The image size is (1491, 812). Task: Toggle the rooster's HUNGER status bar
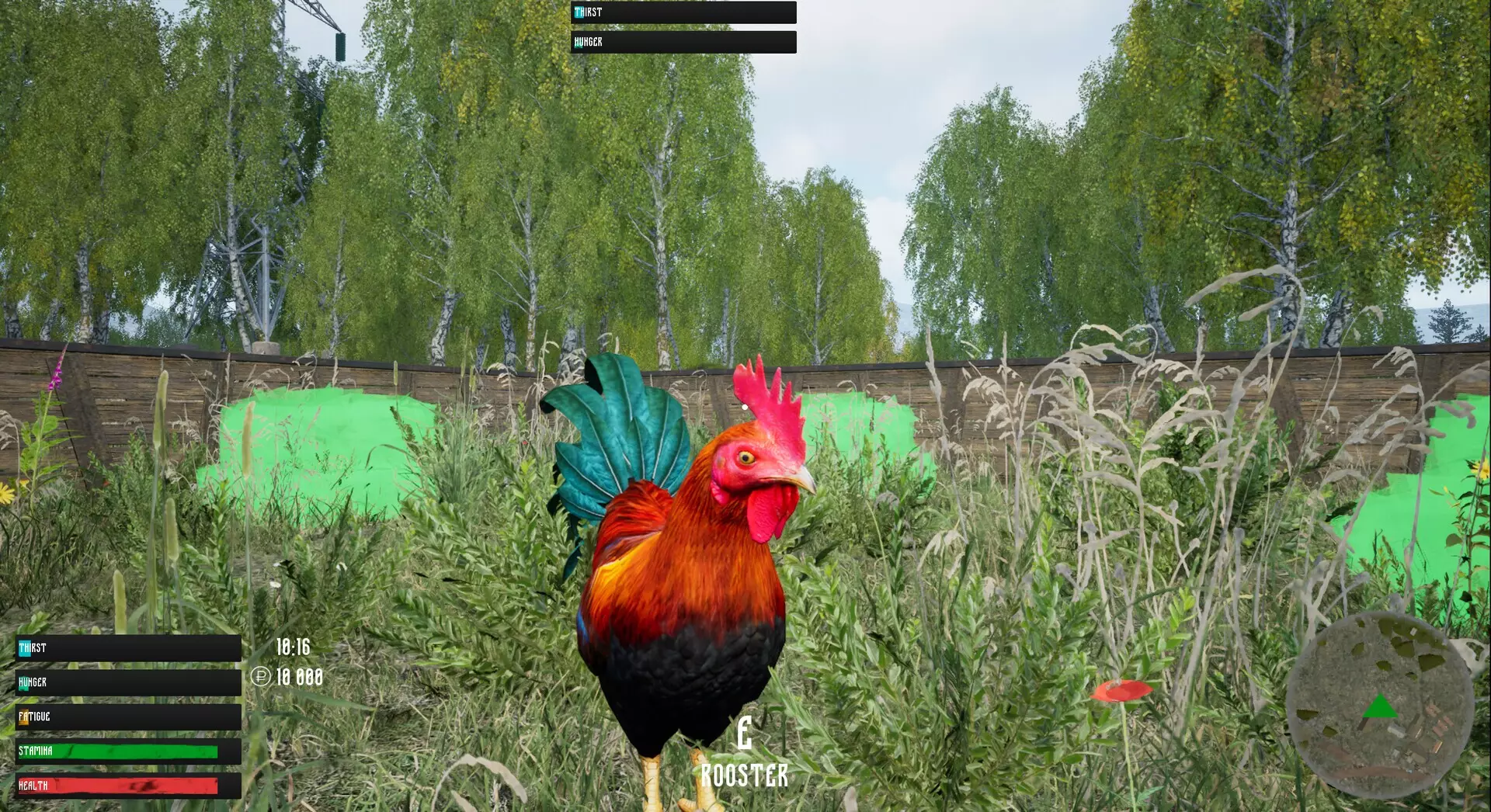(x=683, y=43)
